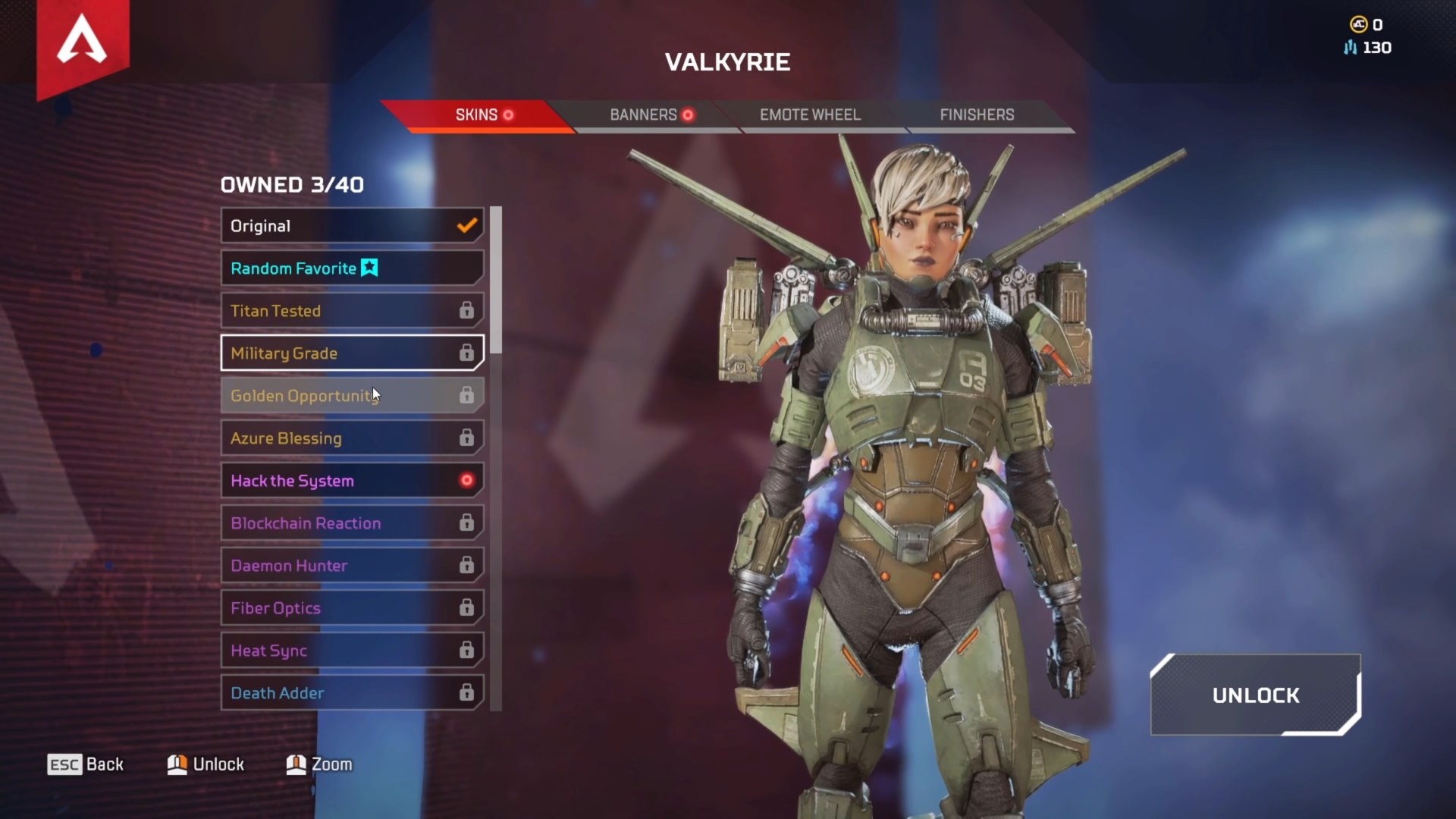Choose the Azure Blessing skin

click(352, 438)
